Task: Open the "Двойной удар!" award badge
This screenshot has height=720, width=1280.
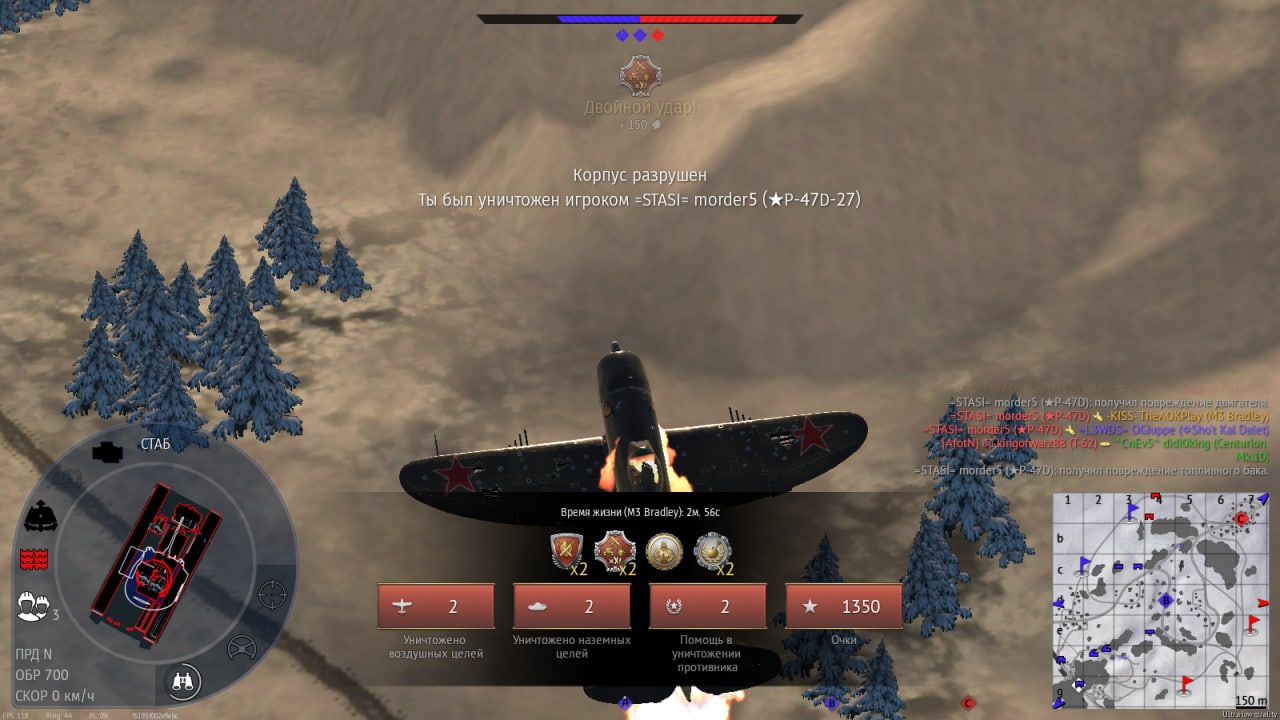Action: 640,76
